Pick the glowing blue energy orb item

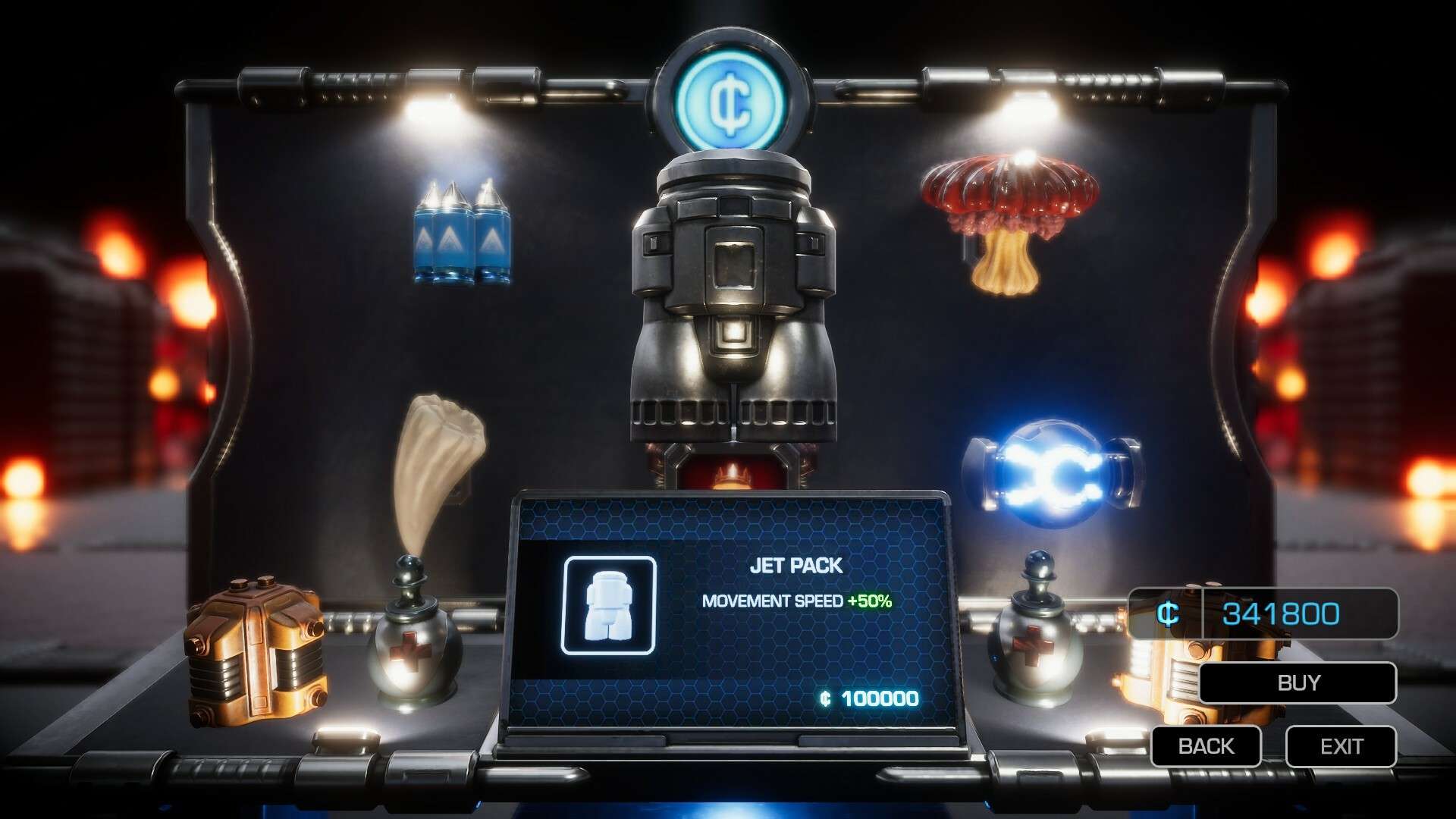[x=1050, y=474]
